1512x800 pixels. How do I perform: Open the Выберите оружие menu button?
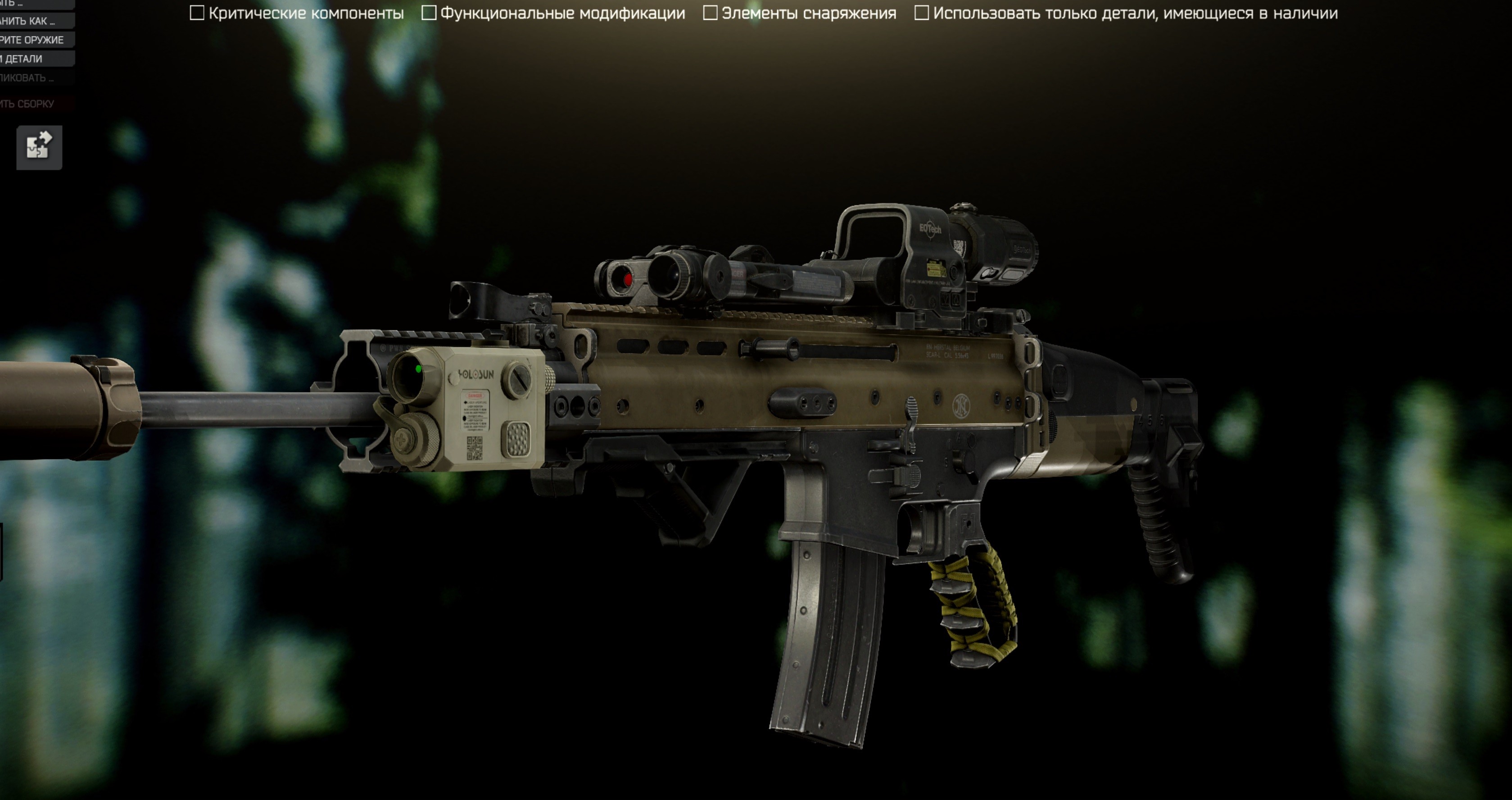point(35,40)
